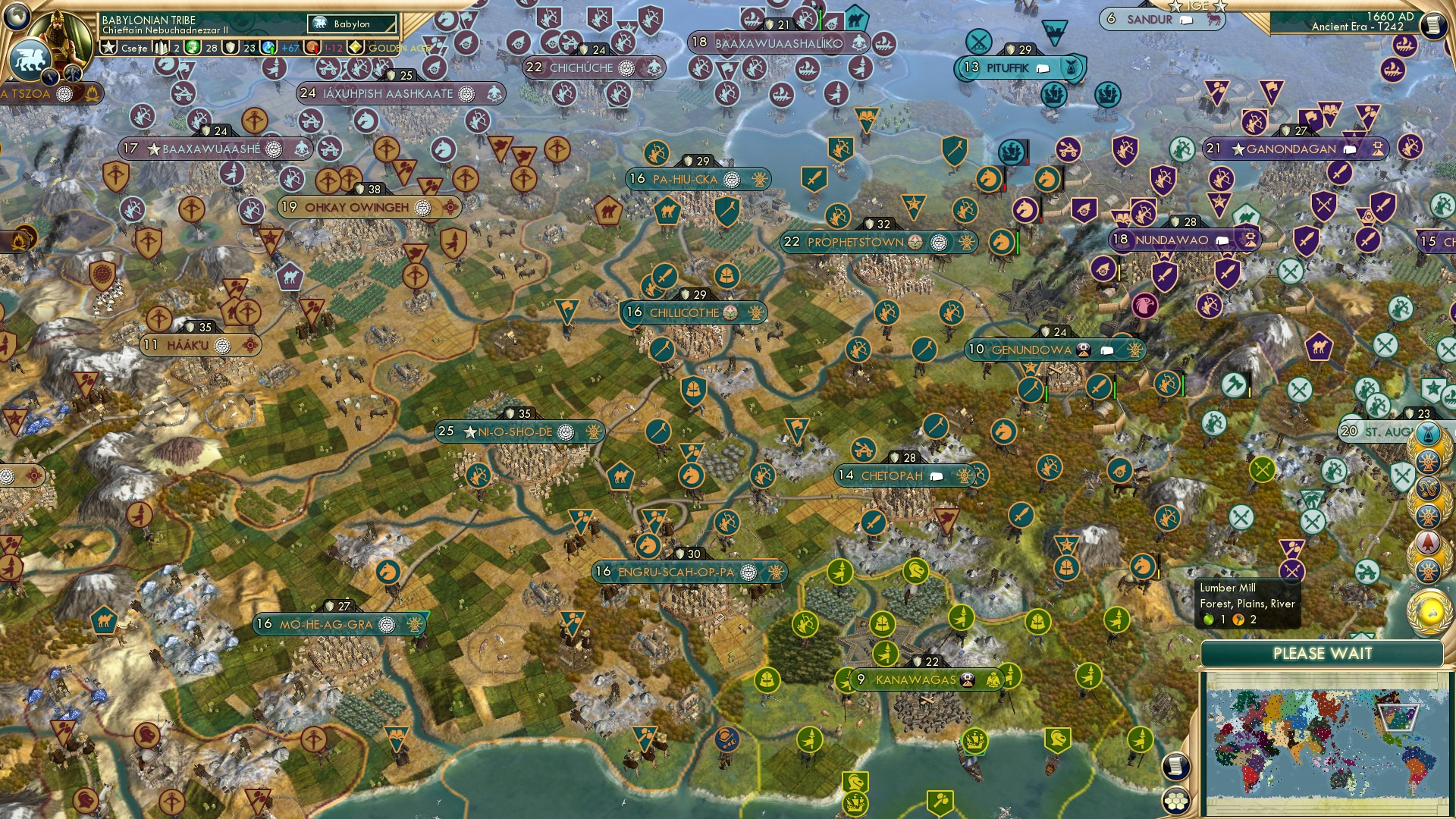Click the scroll log icon beside the minimap
The width and height of the screenshot is (1456, 819).
[x=1176, y=766]
